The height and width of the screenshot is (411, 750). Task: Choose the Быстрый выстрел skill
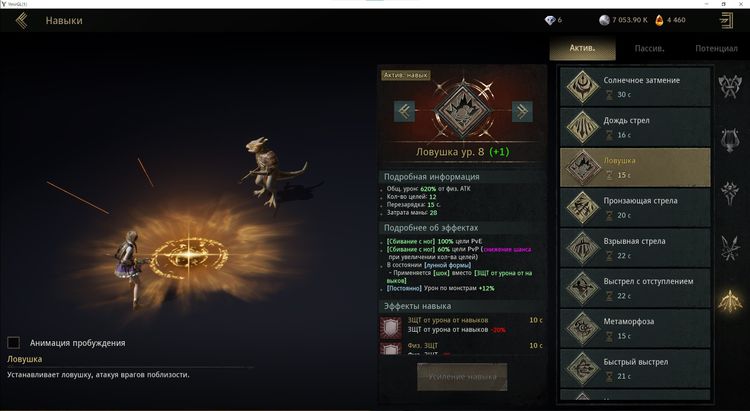pos(635,367)
